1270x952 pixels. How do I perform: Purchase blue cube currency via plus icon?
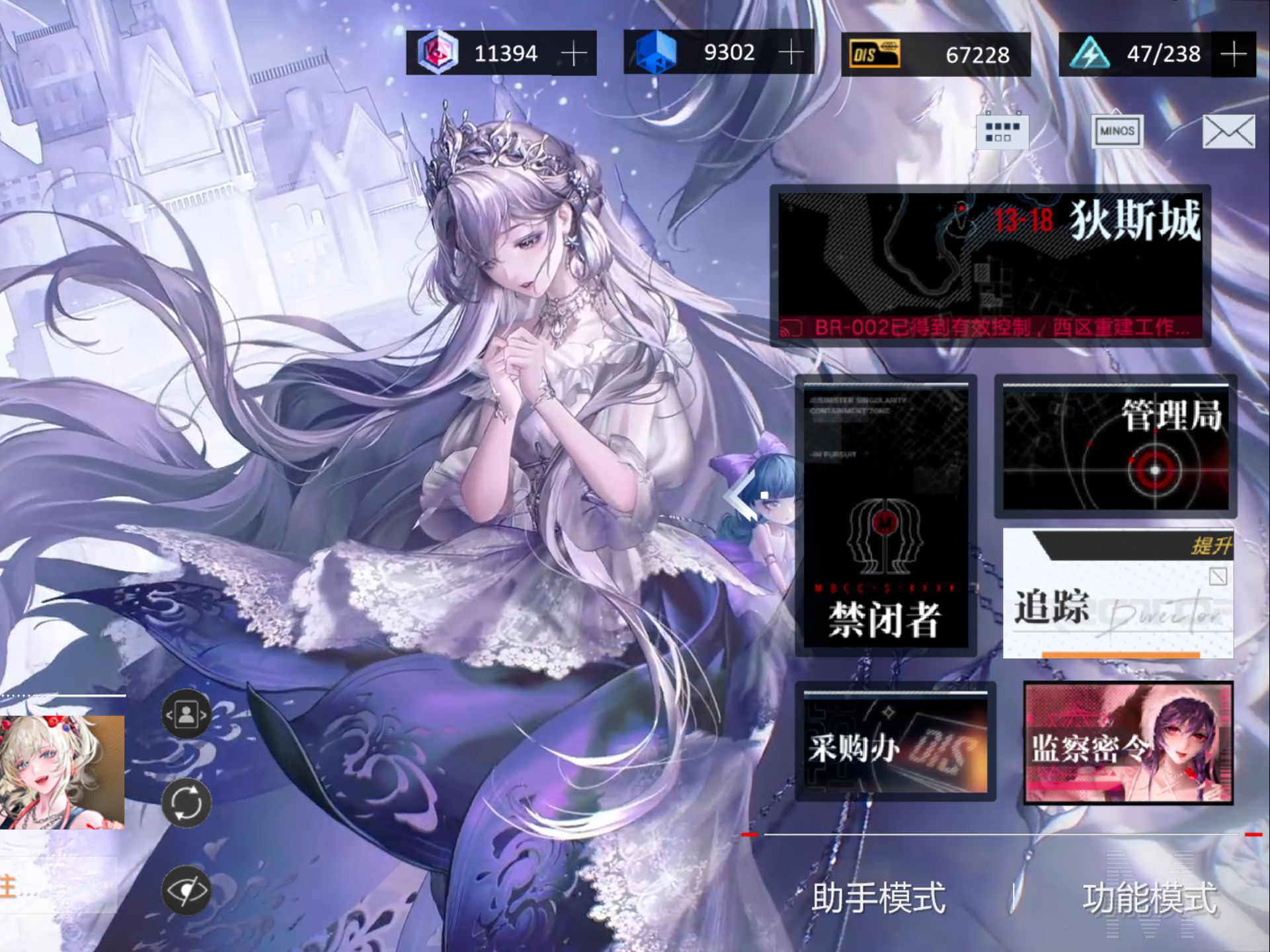(791, 54)
